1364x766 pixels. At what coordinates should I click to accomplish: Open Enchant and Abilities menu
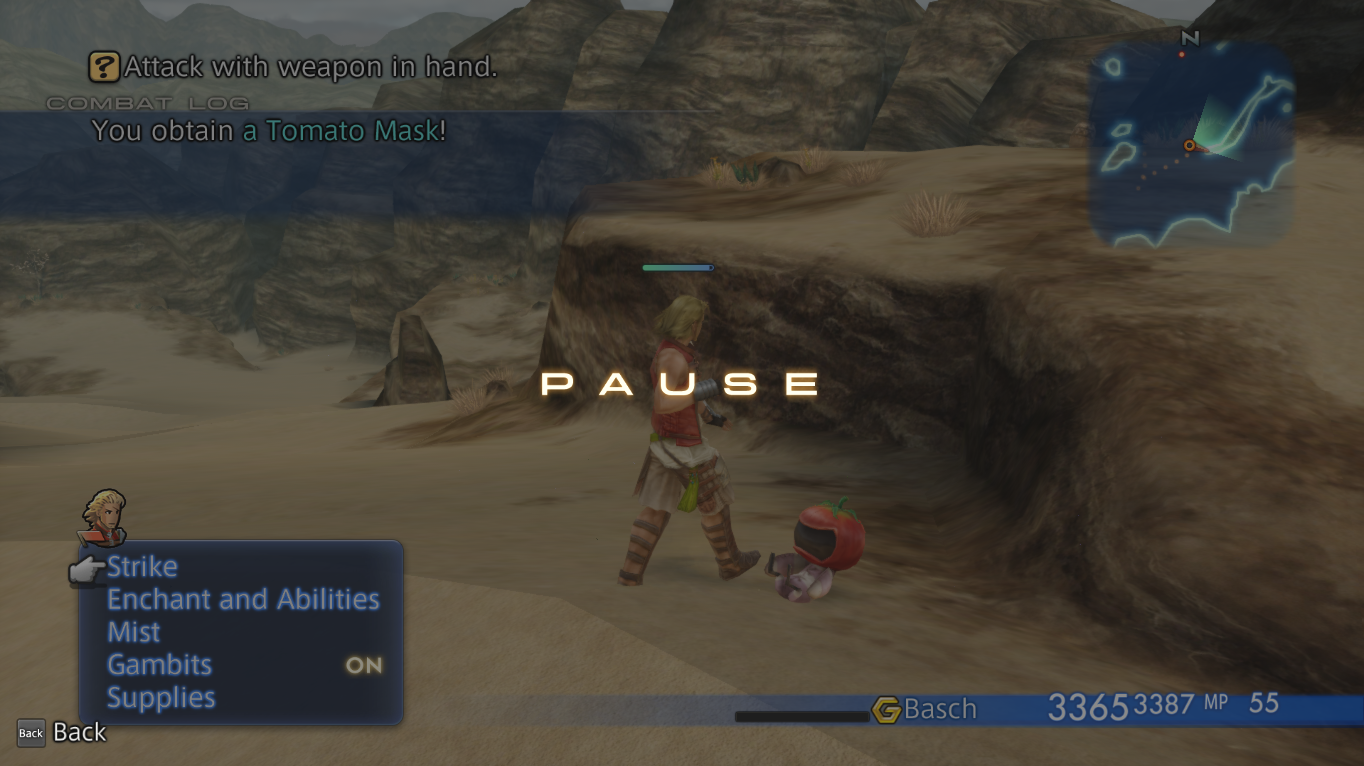(x=243, y=600)
